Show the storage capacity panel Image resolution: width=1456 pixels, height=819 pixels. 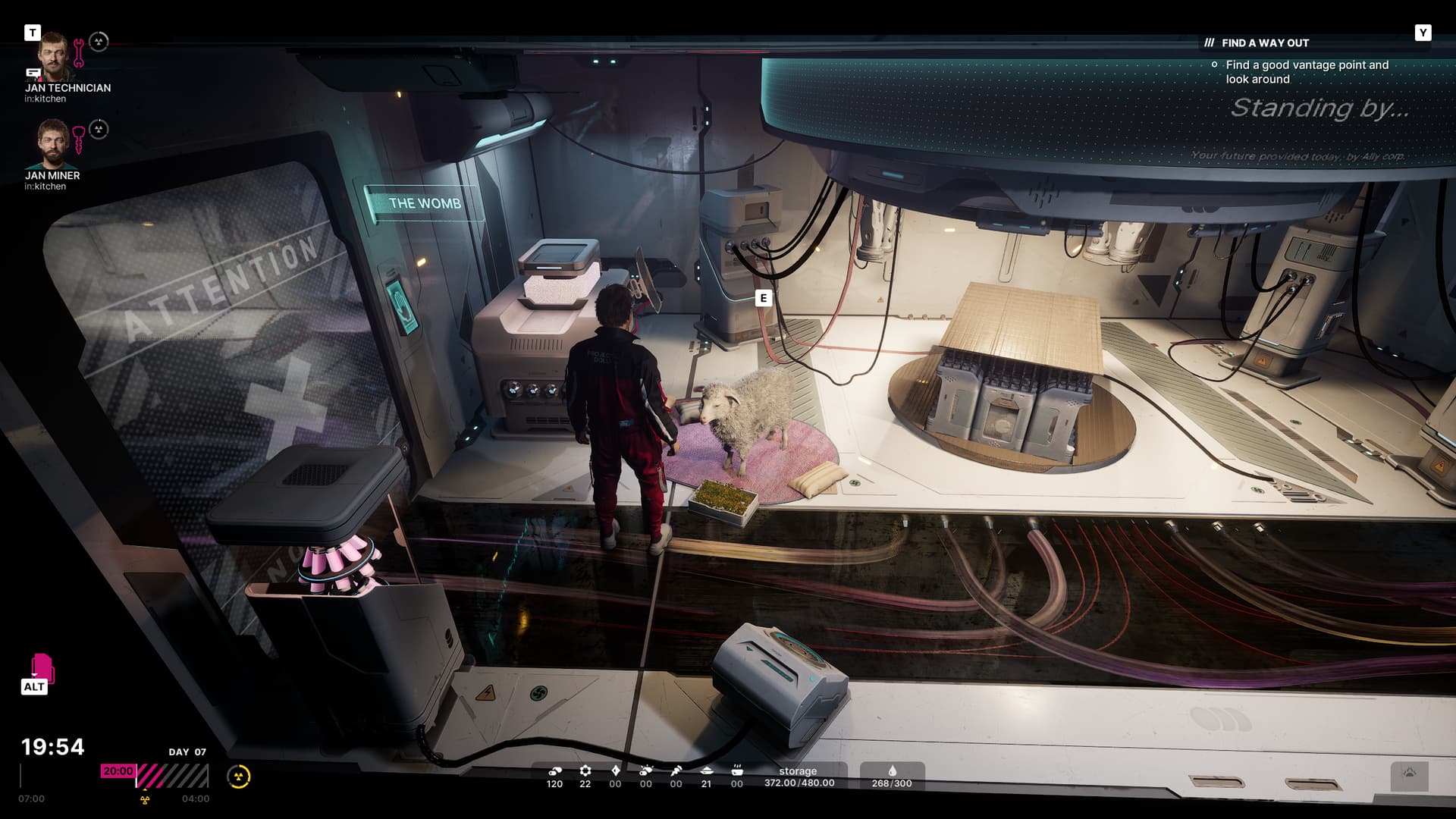(x=799, y=777)
